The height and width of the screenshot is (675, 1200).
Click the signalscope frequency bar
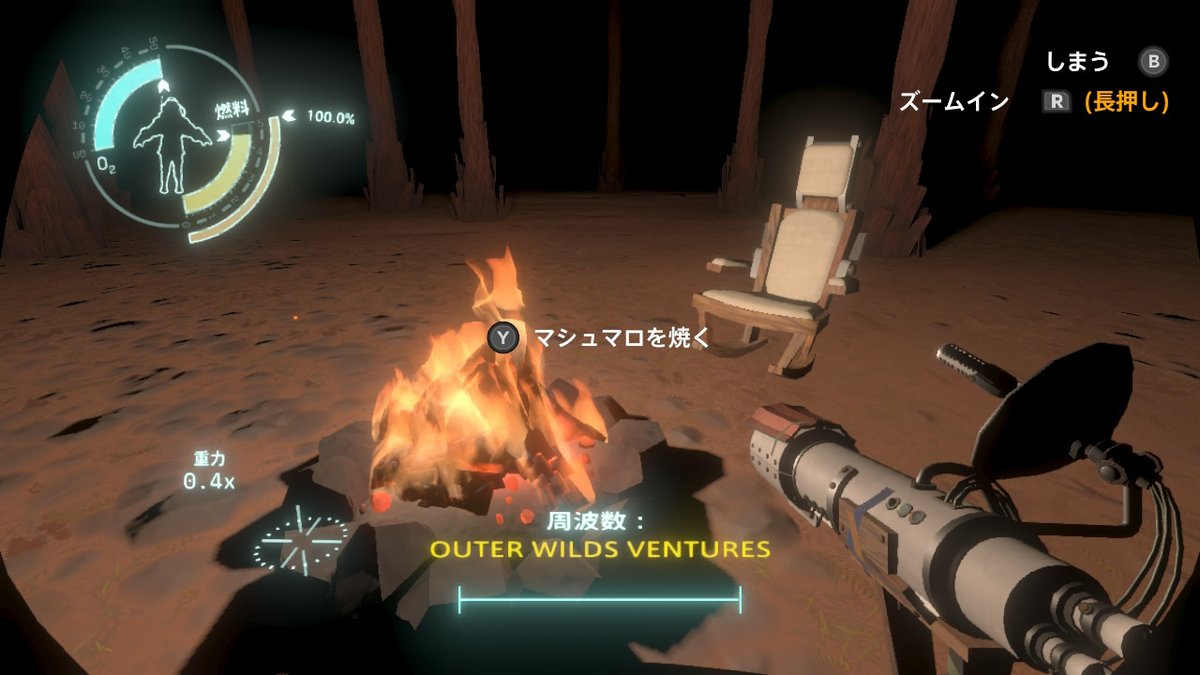click(599, 600)
